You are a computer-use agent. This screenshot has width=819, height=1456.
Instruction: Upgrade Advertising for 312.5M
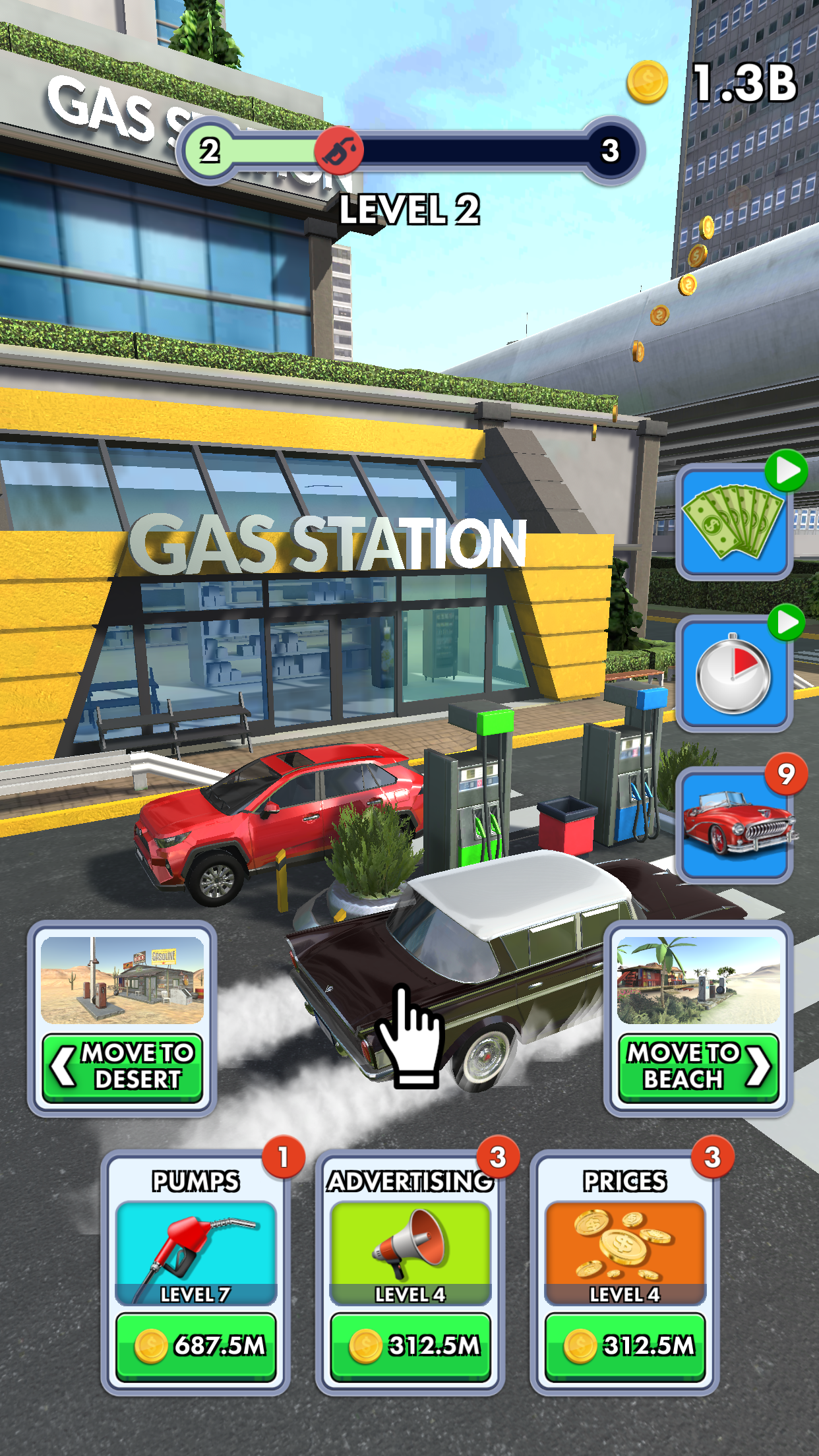(410, 1346)
